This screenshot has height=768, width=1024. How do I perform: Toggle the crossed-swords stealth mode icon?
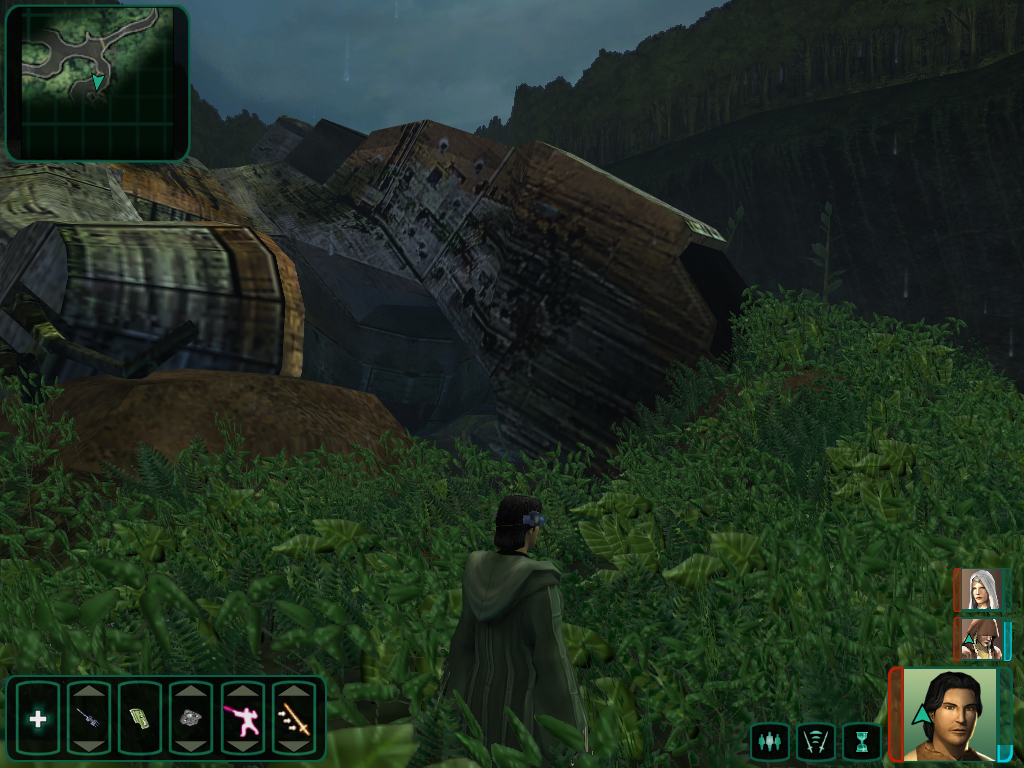814,742
